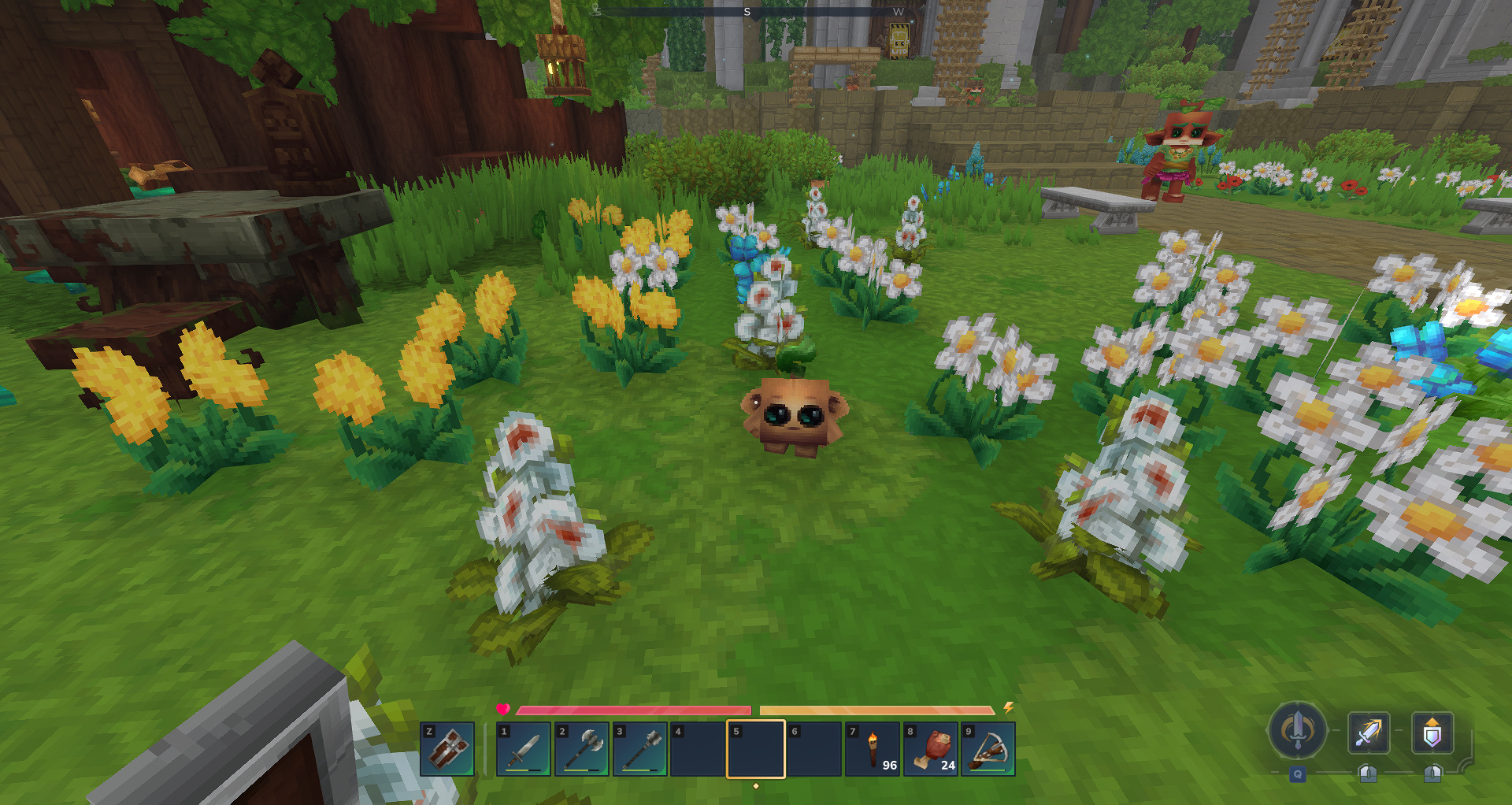Equip the mace from the hotbar
The width and height of the screenshot is (1512, 805).
(x=639, y=749)
